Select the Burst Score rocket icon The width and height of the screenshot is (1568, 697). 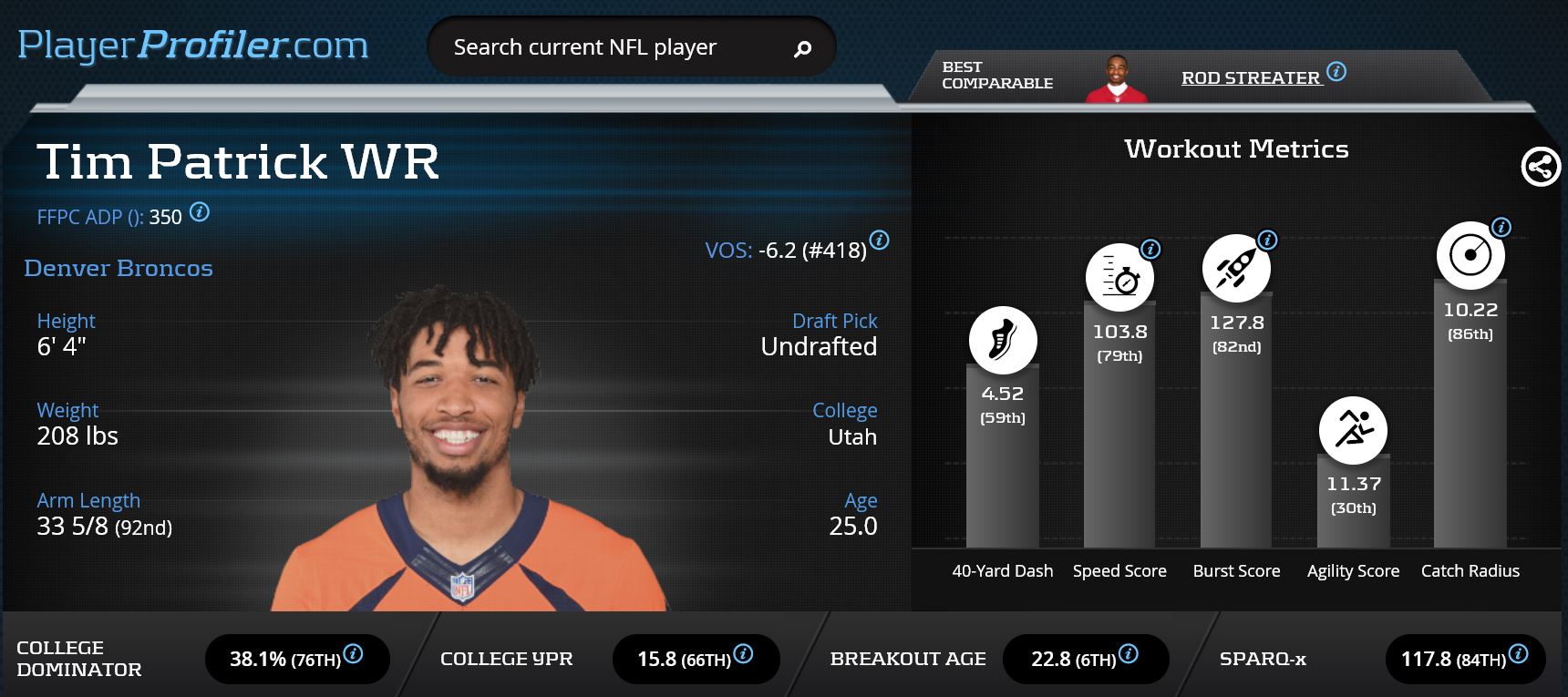click(1235, 269)
